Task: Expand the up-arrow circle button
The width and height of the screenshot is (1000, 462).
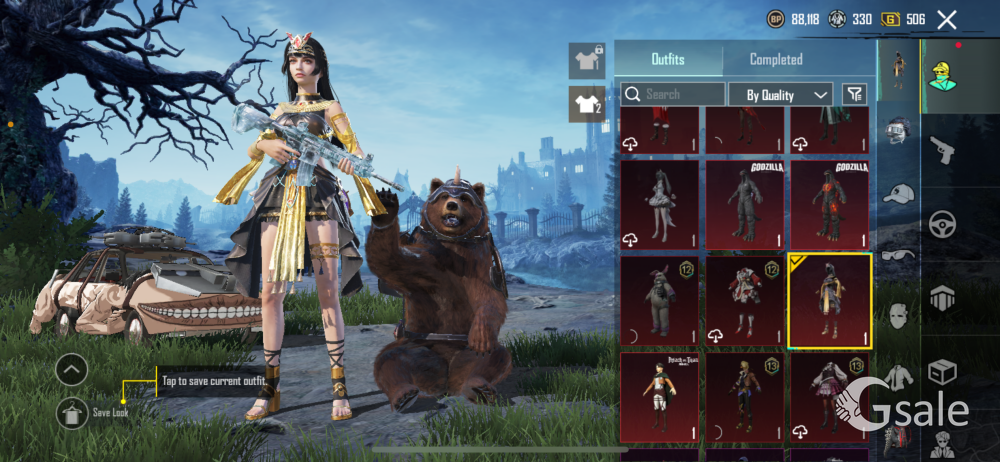Action: [72, 371]
